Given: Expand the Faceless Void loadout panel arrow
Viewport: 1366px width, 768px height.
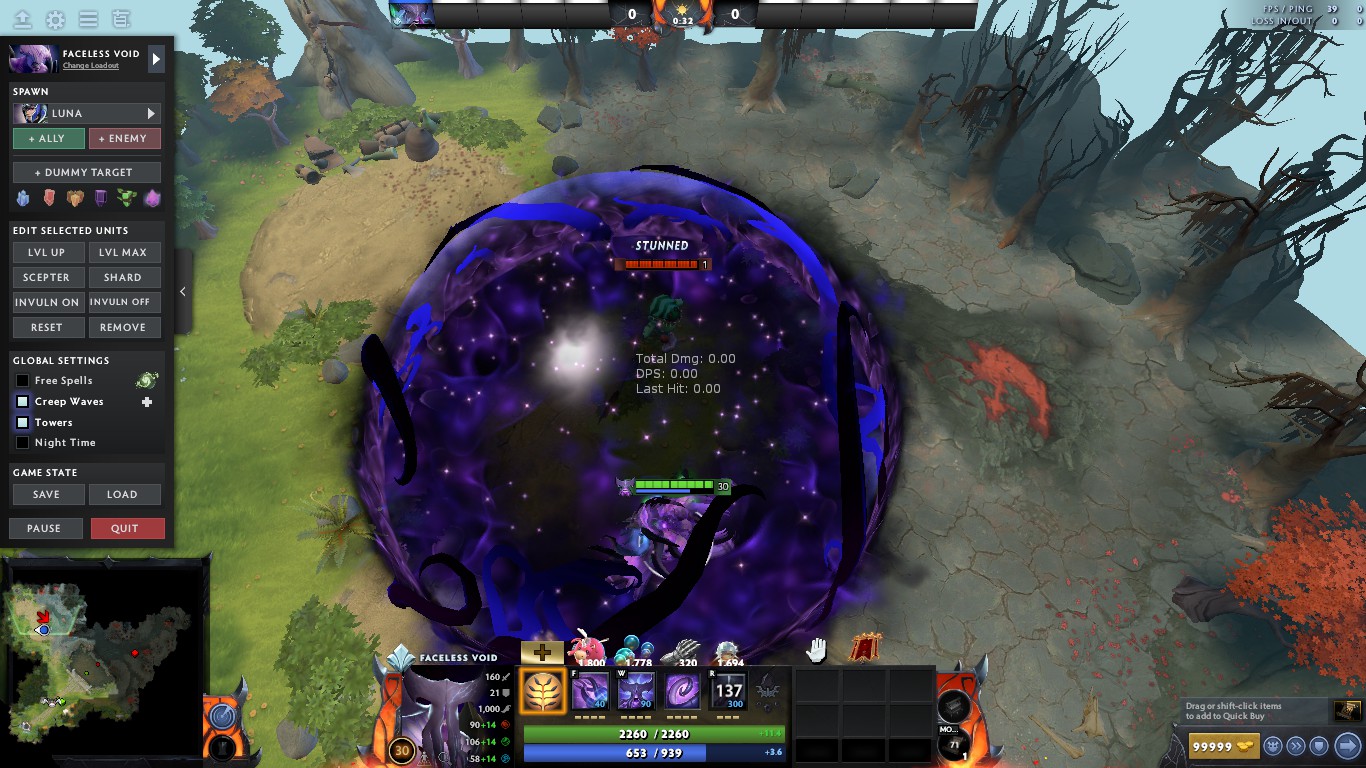Looking at the screenshot, I should [156, 57].
